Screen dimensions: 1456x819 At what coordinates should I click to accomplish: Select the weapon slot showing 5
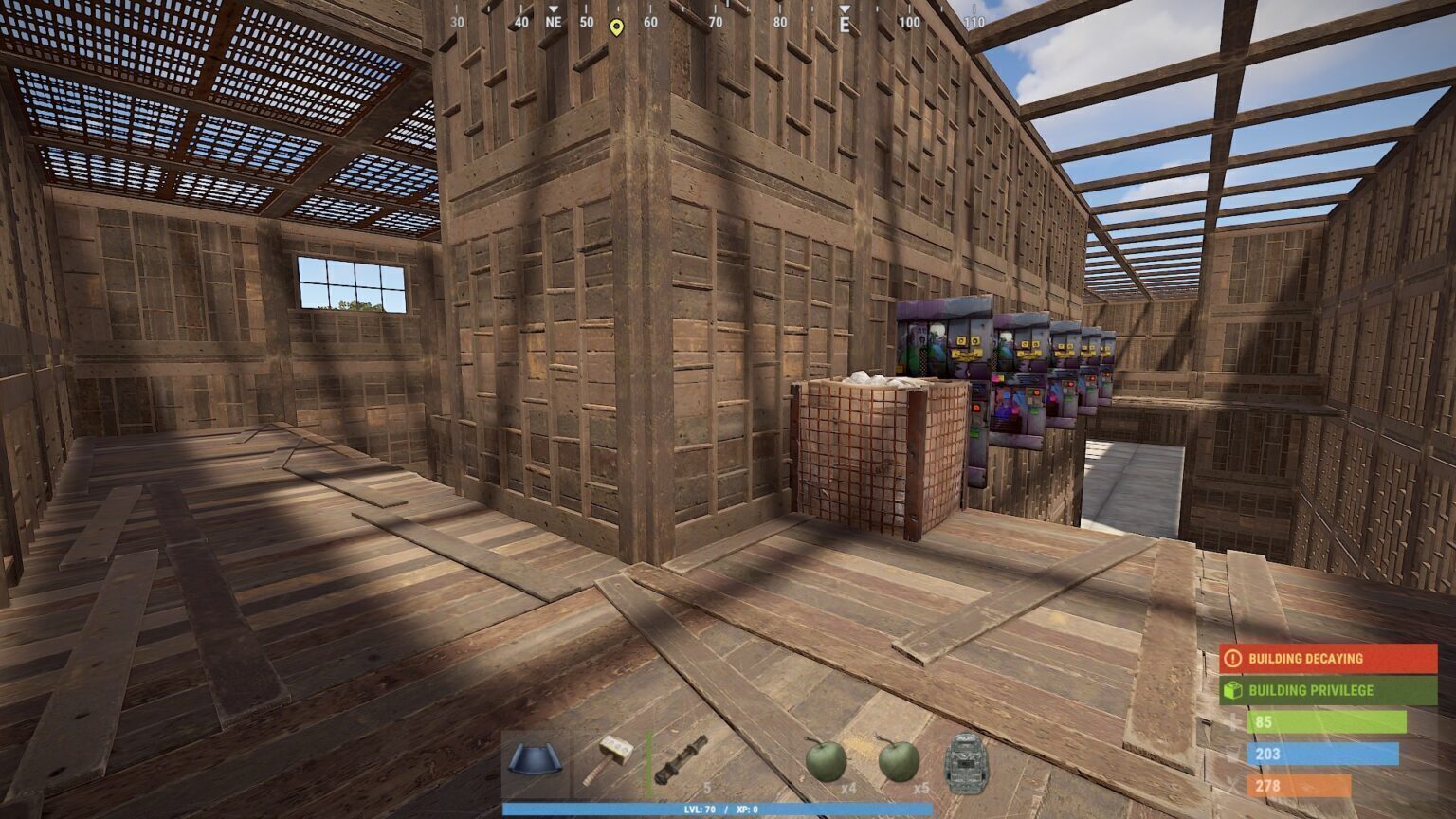(x=682, y=762)
